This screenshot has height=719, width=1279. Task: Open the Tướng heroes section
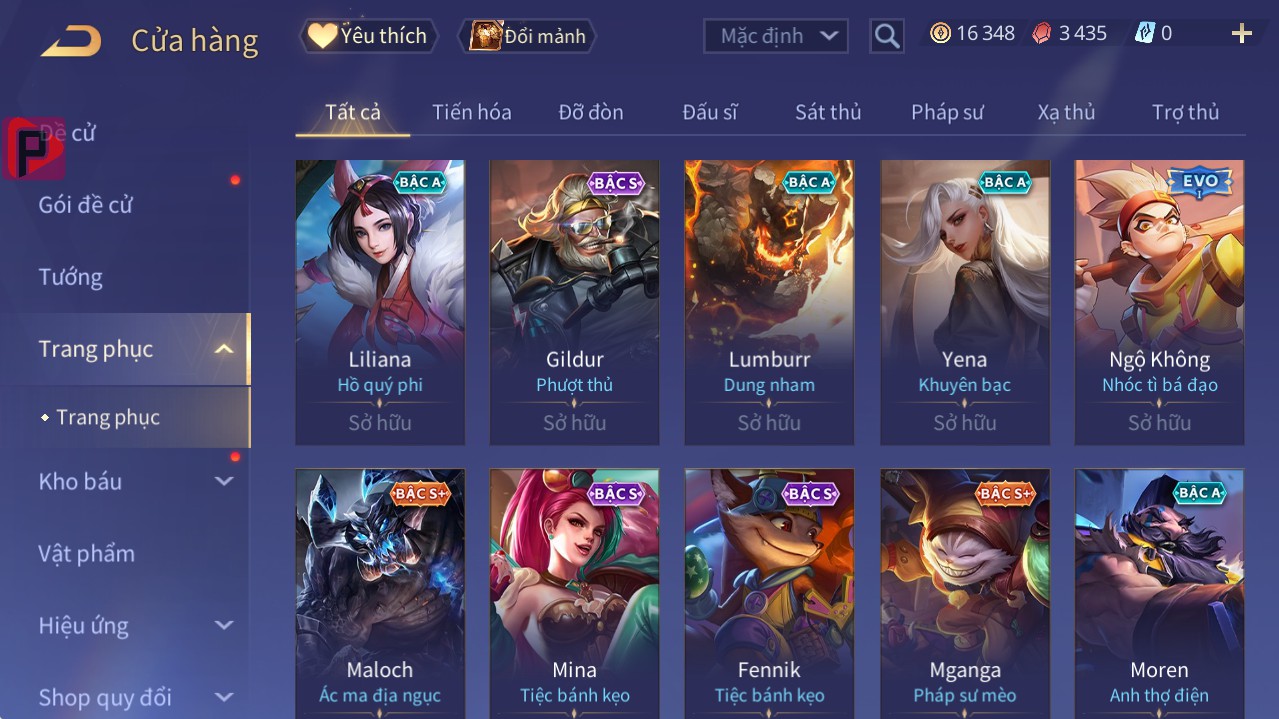pyautogui.click(x=70, y=277)
